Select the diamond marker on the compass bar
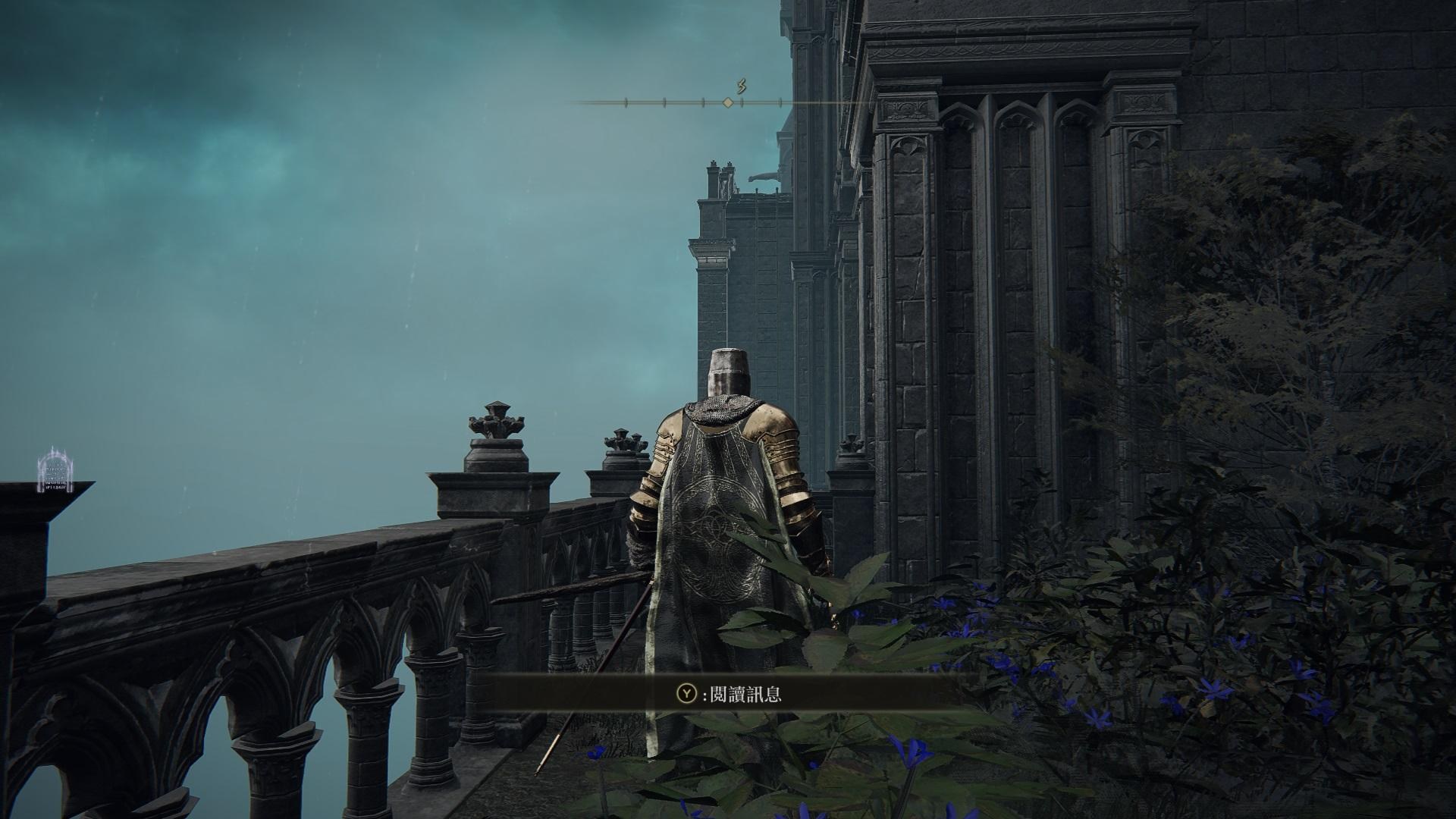This screenshot has height=819, width=1456. tap(727, 102)
